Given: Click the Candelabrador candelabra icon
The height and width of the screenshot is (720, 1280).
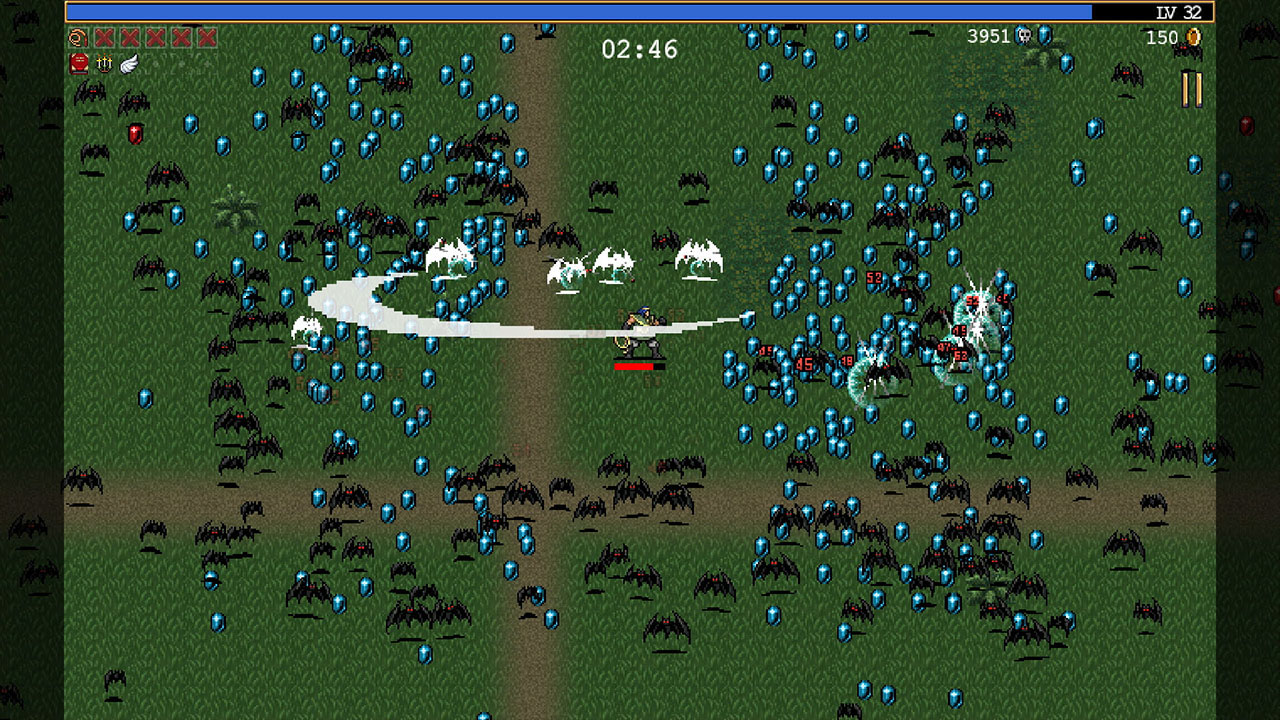Looking at the screenshot, I should coord(104,64).
